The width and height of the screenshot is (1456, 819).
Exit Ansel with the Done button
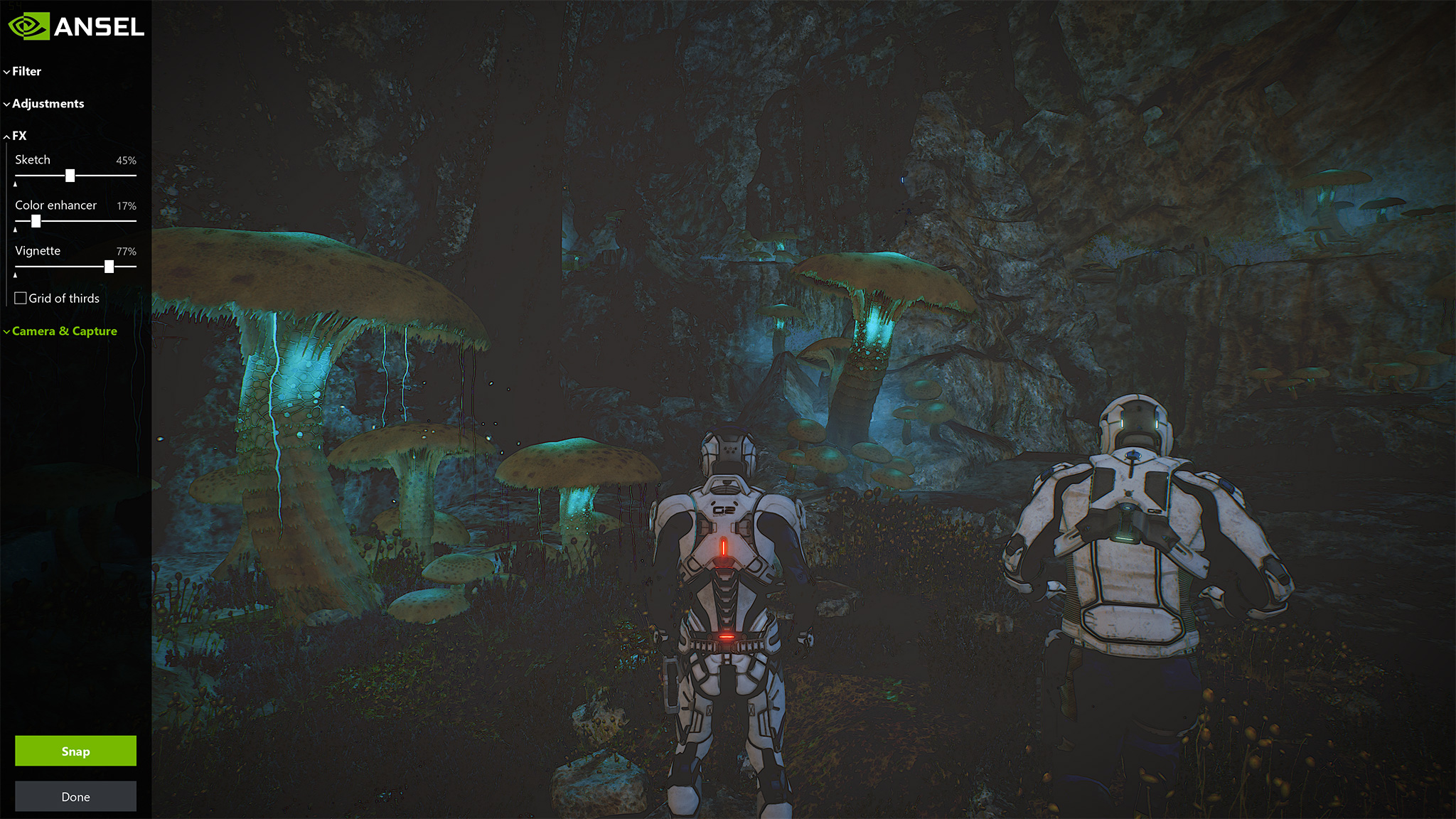coord(75,796)
